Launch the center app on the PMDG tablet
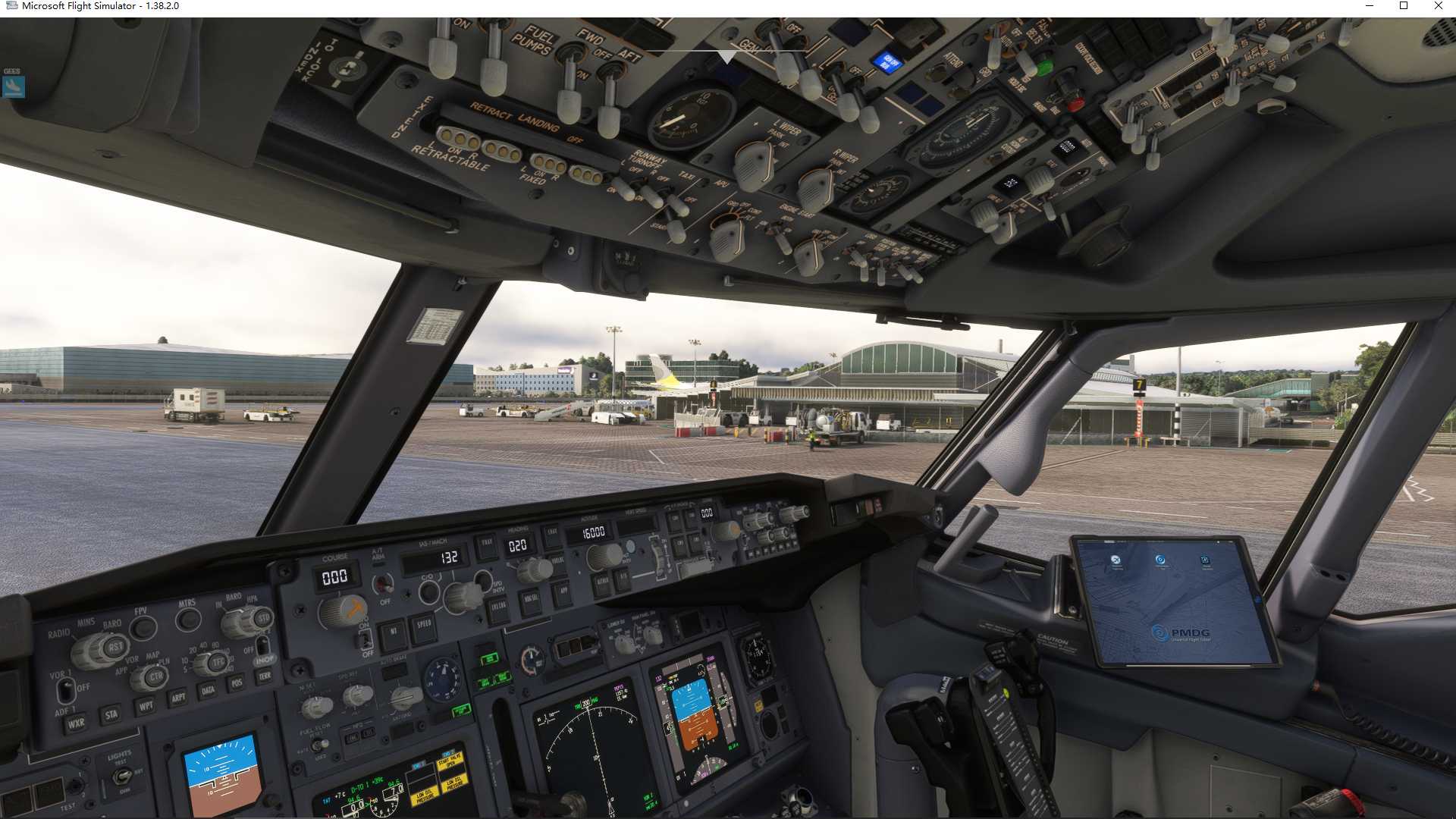1456x819 pixels. point(1160,560)
